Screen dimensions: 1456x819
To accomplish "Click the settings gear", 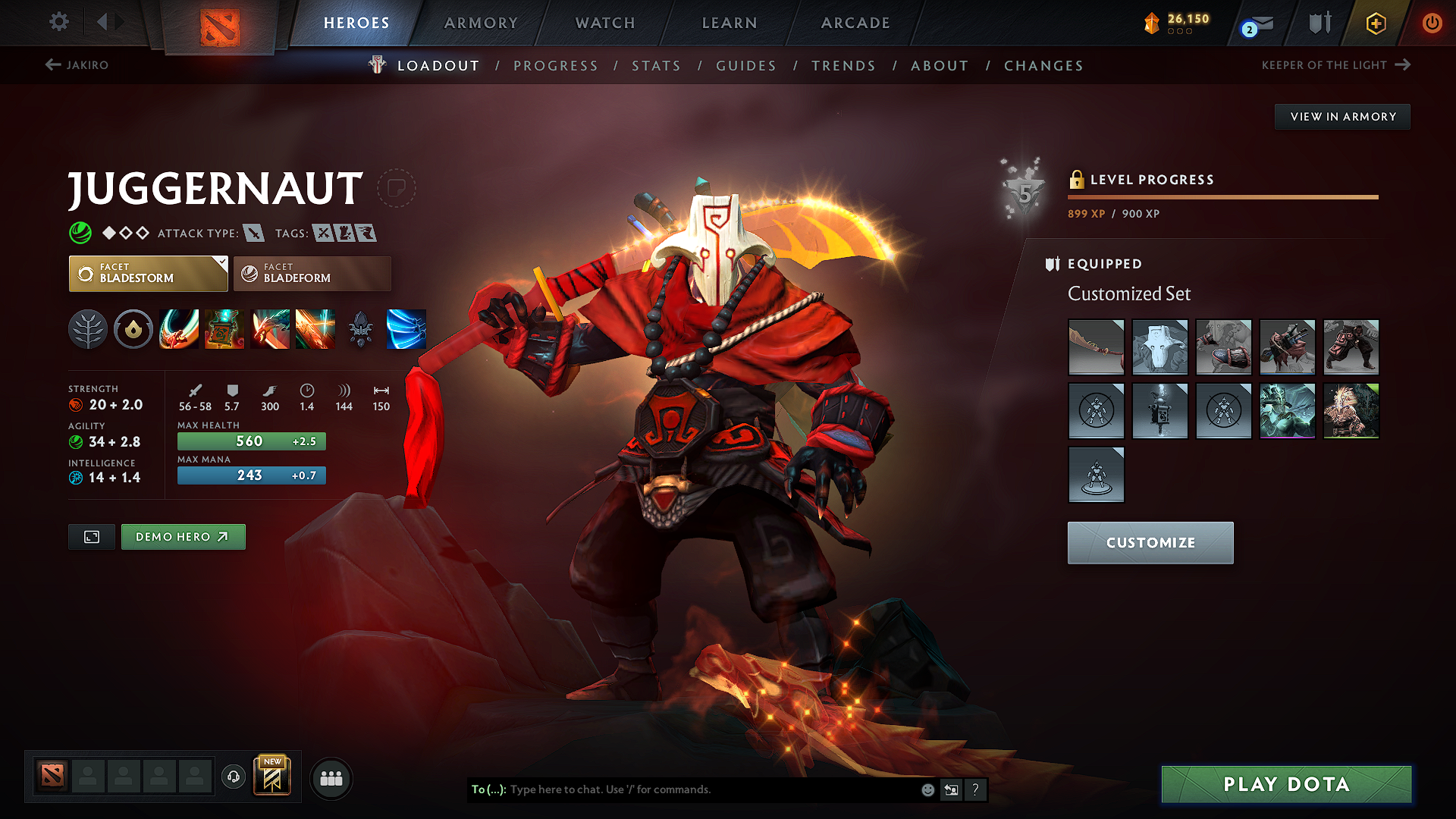I will pyautogui.click(x=58, y=22).
